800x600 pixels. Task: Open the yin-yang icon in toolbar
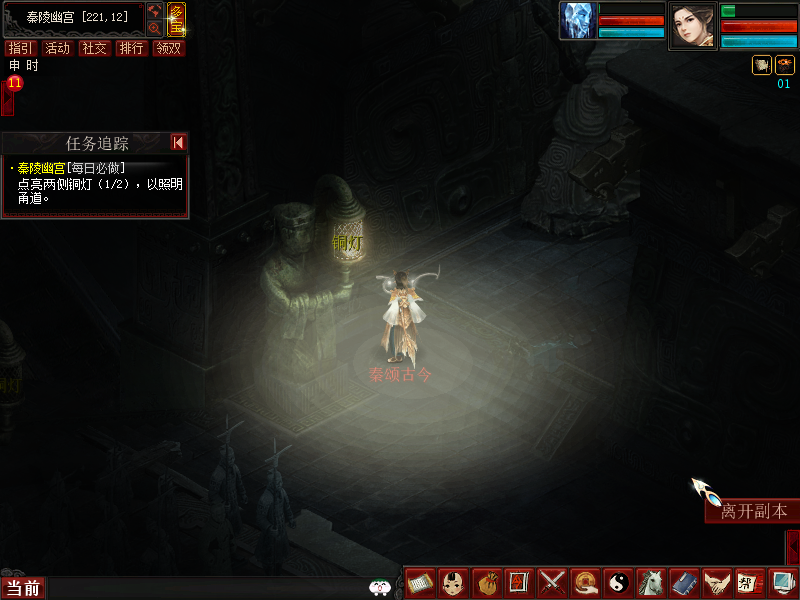pyautogui.click(x=617, y=582)
